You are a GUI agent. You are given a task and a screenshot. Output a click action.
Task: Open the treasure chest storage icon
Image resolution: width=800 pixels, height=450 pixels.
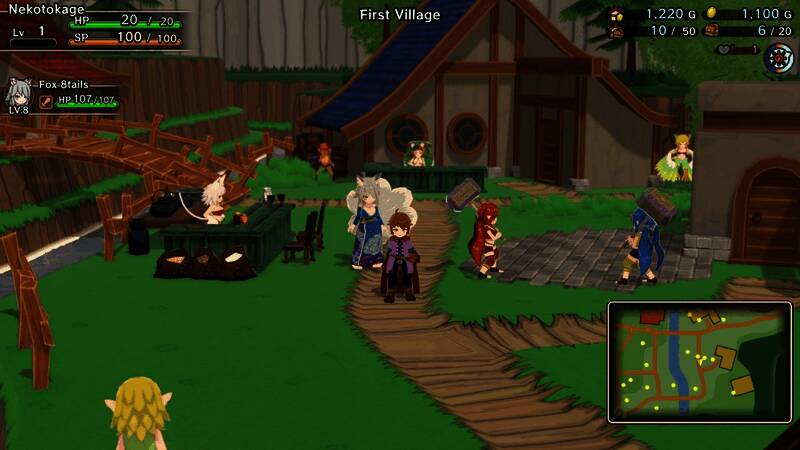point(711,31)
